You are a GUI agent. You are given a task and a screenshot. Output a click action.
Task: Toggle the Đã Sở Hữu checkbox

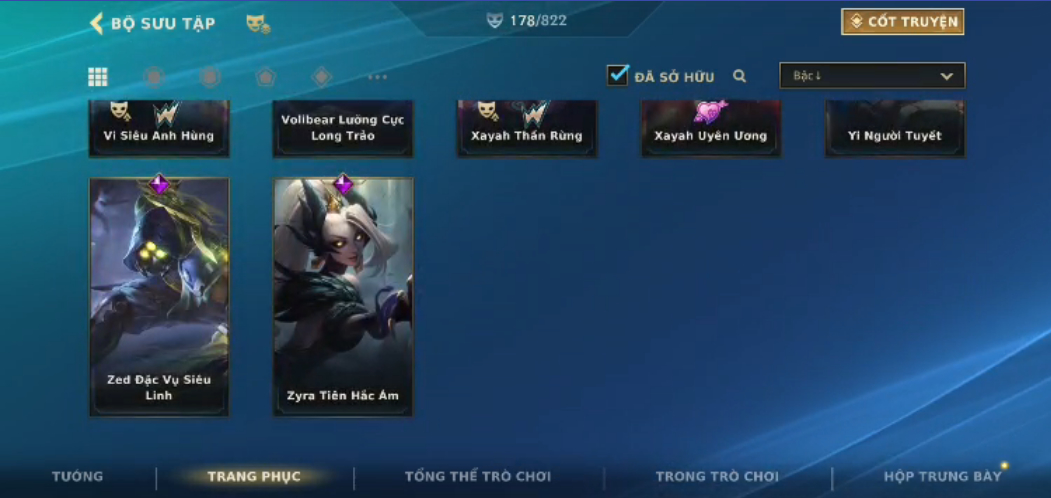coord(618,75)
